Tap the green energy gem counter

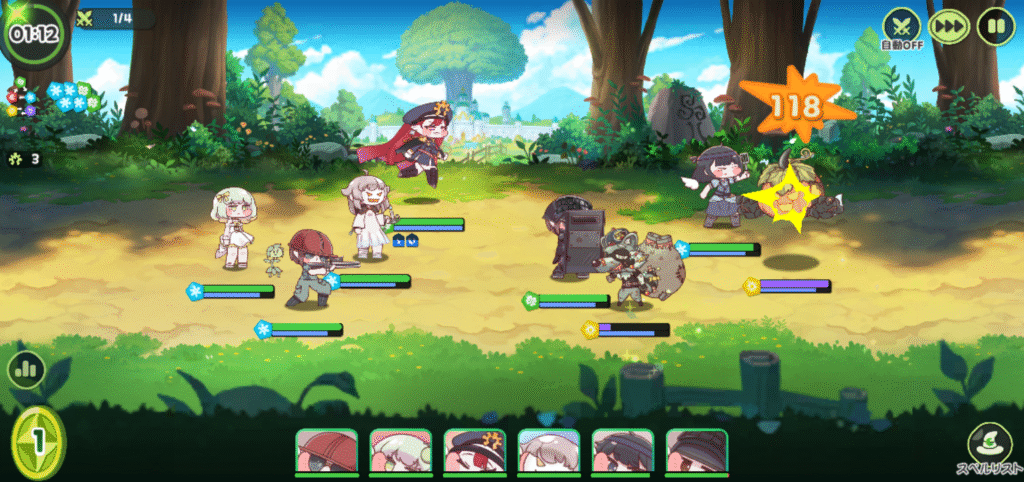(x=38, y=441)
